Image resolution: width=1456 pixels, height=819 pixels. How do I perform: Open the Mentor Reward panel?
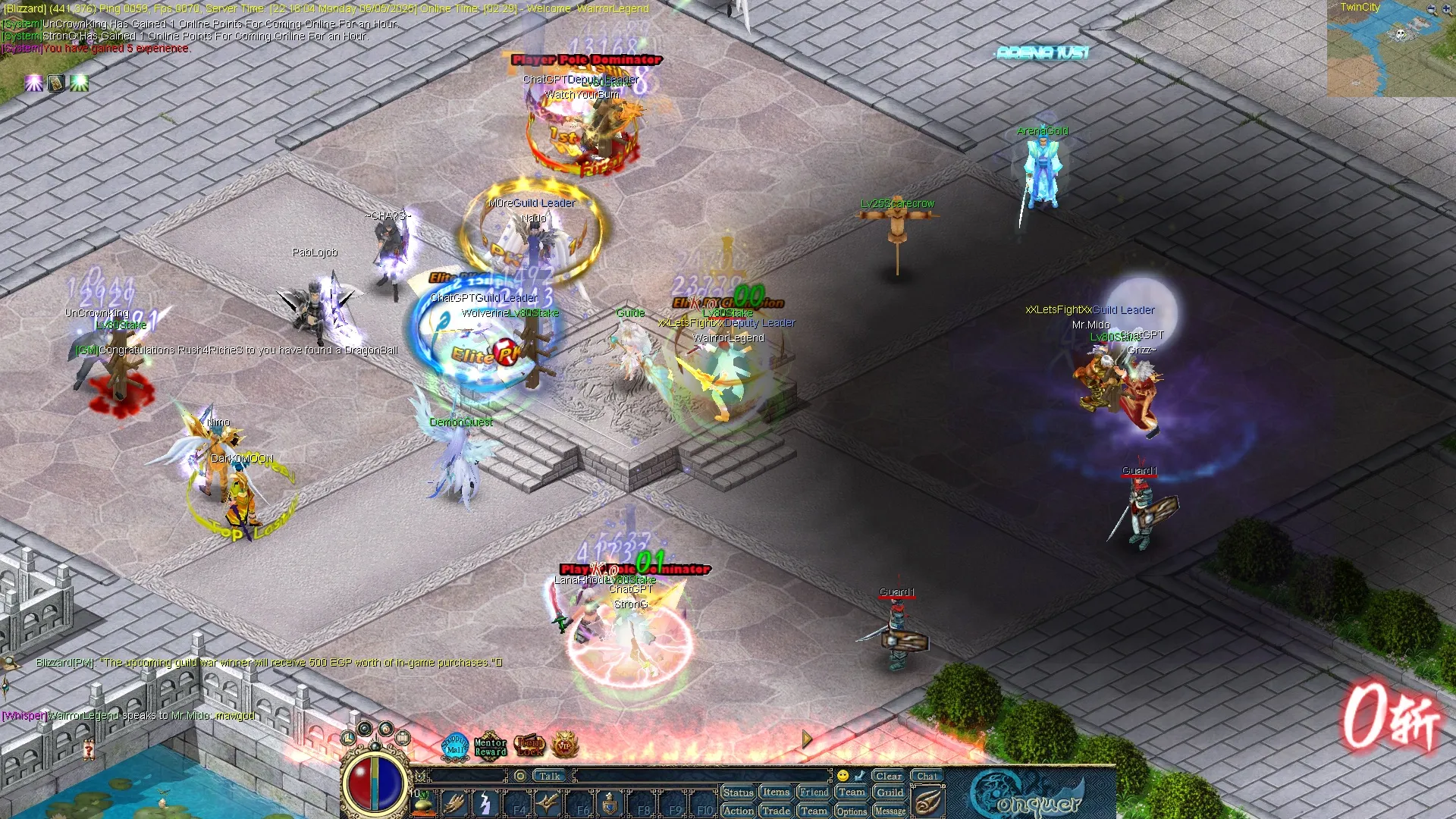(490, 747)
